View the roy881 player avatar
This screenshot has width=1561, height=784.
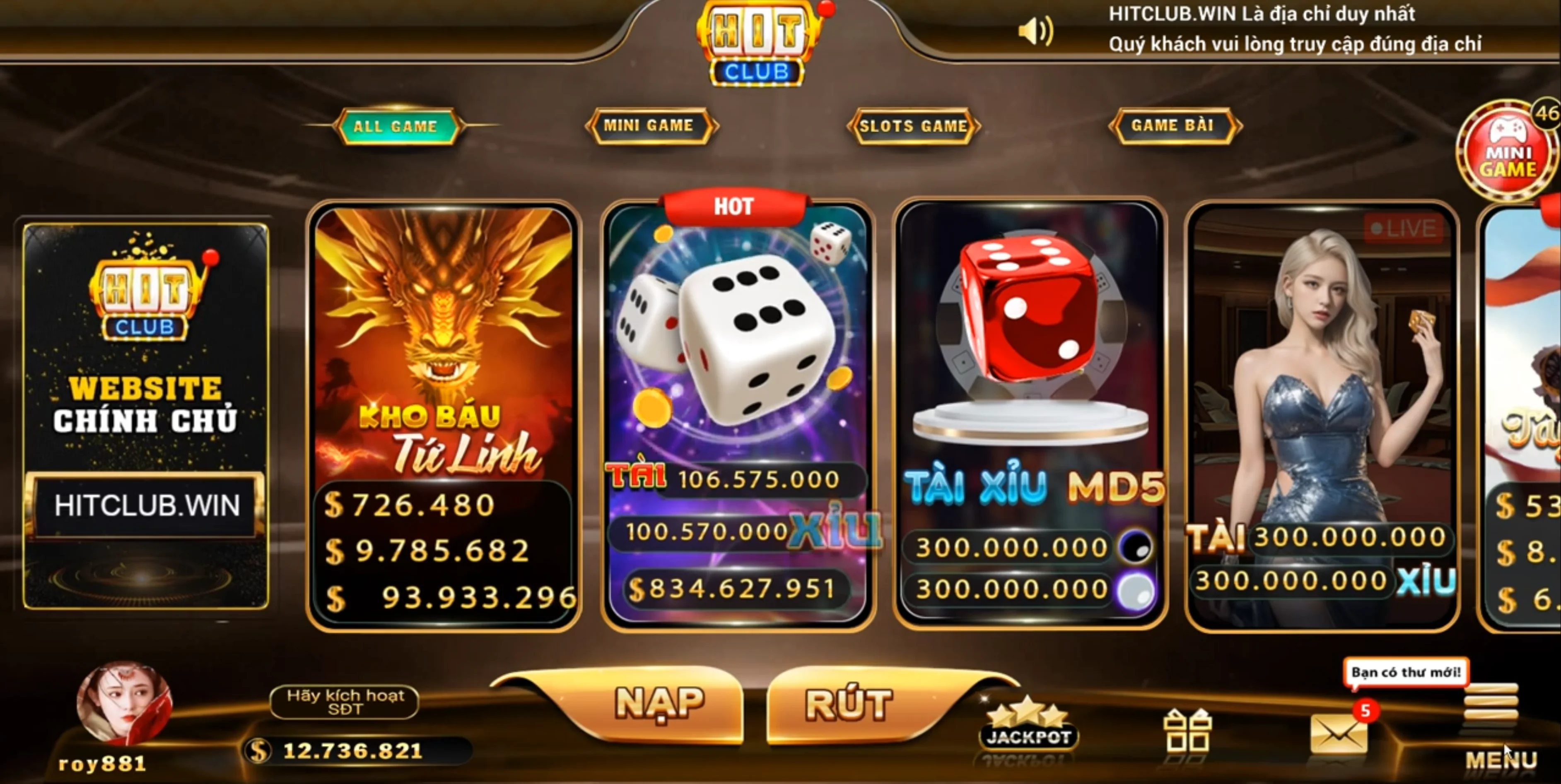(x=125, y=703)
